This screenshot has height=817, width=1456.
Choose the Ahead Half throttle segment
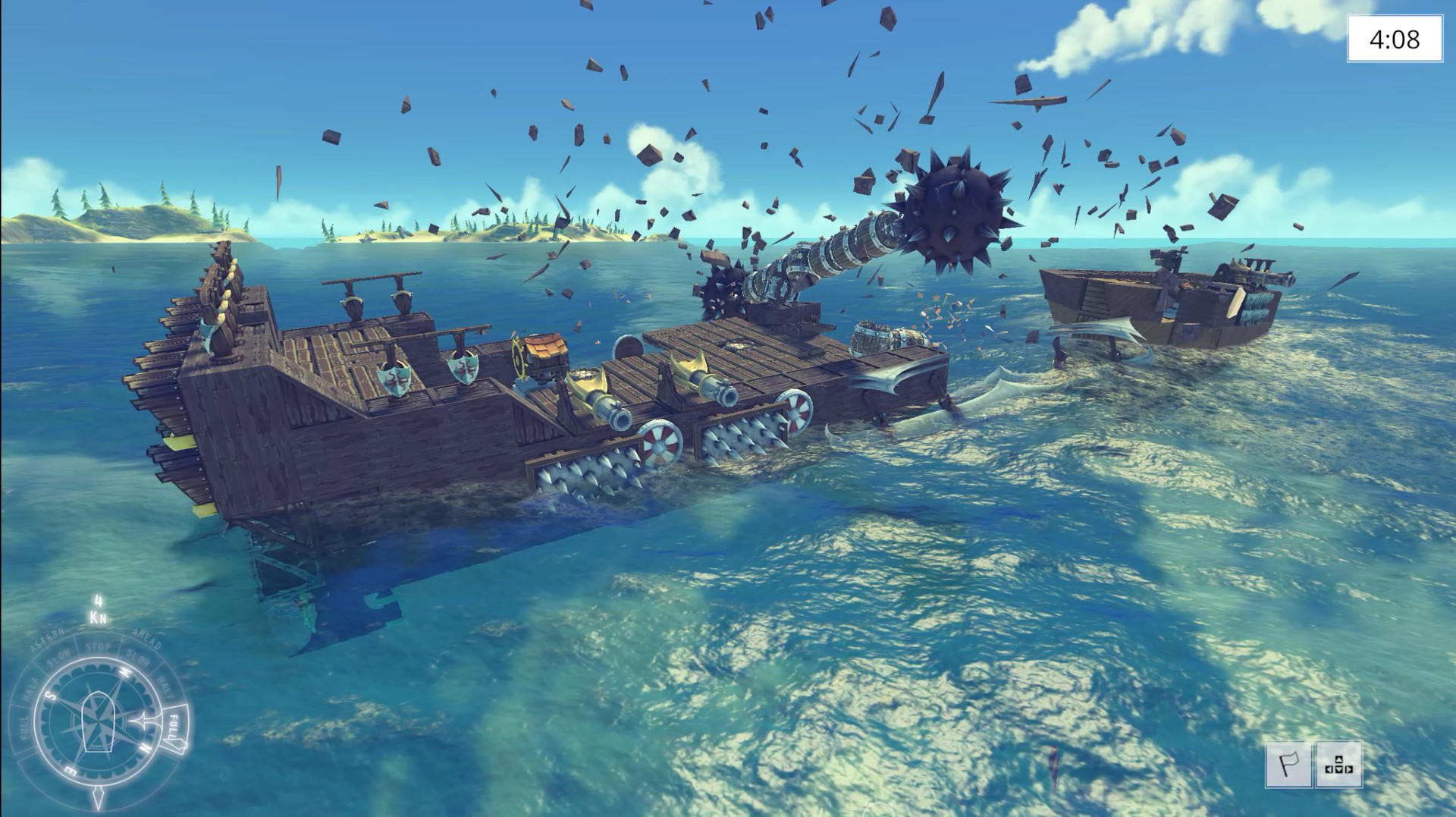[x=167, y=688]
